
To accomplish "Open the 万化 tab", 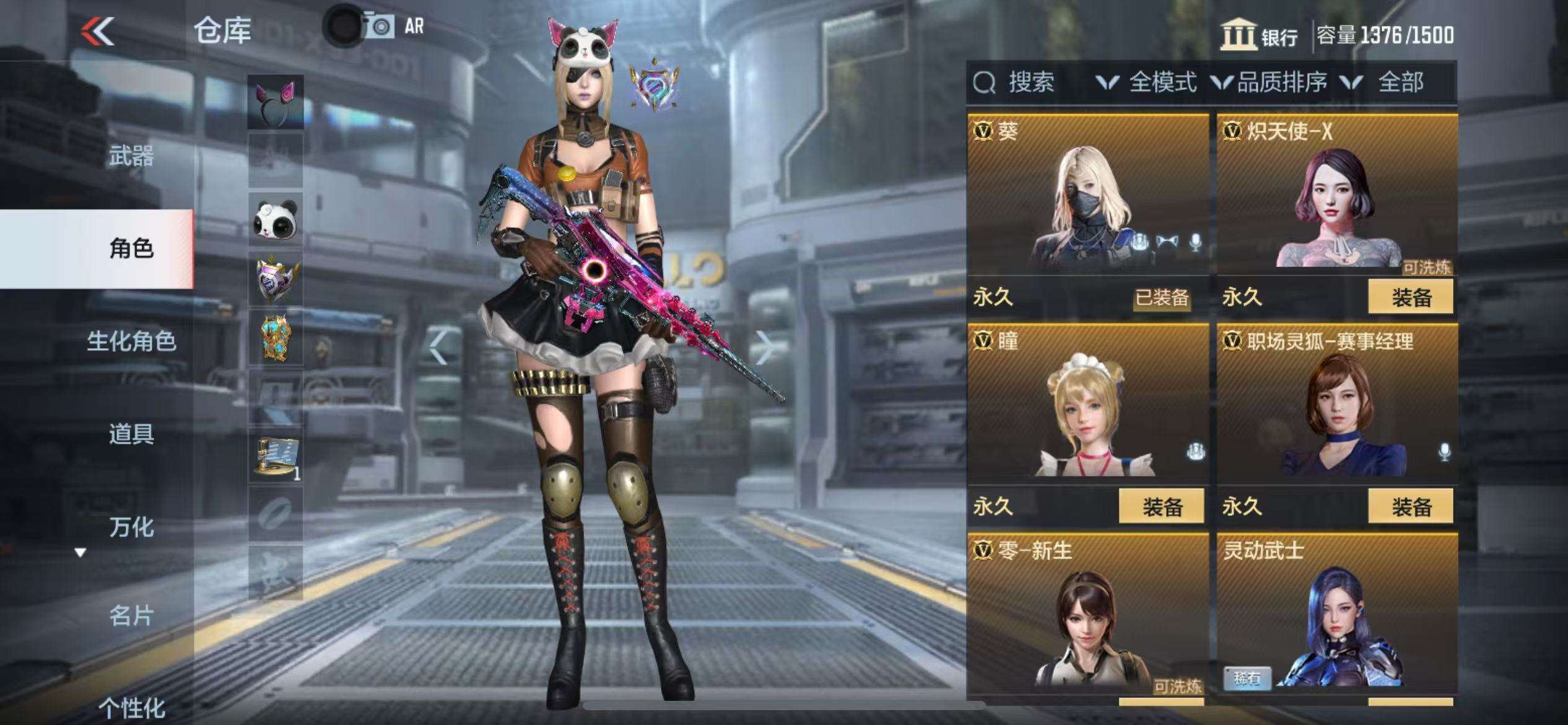I will tap(131, 527).
